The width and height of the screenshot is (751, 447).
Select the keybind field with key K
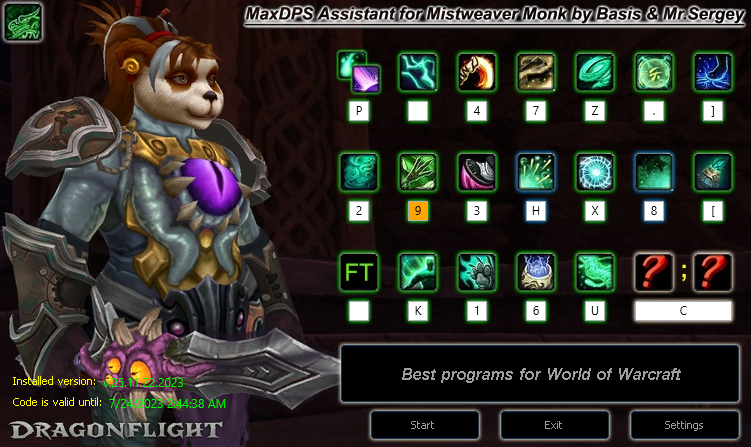pyautogui.click(x=417, y=311)
